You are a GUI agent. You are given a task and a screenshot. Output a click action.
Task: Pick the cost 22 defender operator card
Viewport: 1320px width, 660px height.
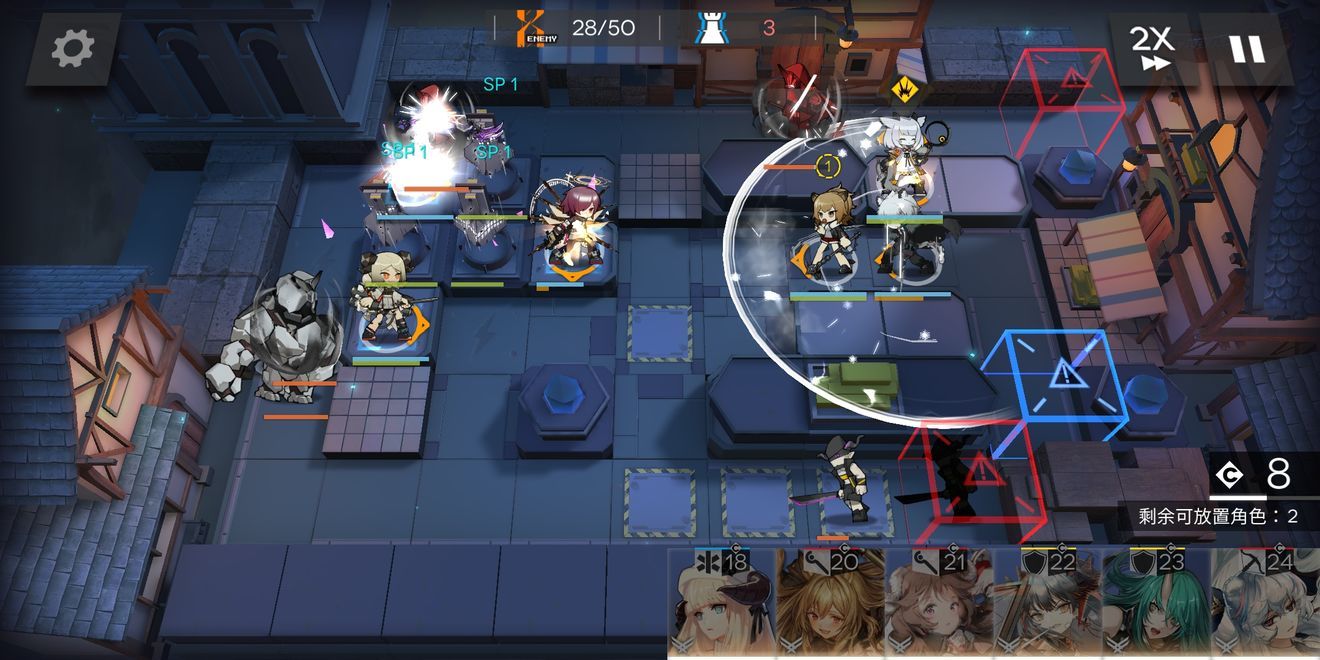[x=1048, y=604]
